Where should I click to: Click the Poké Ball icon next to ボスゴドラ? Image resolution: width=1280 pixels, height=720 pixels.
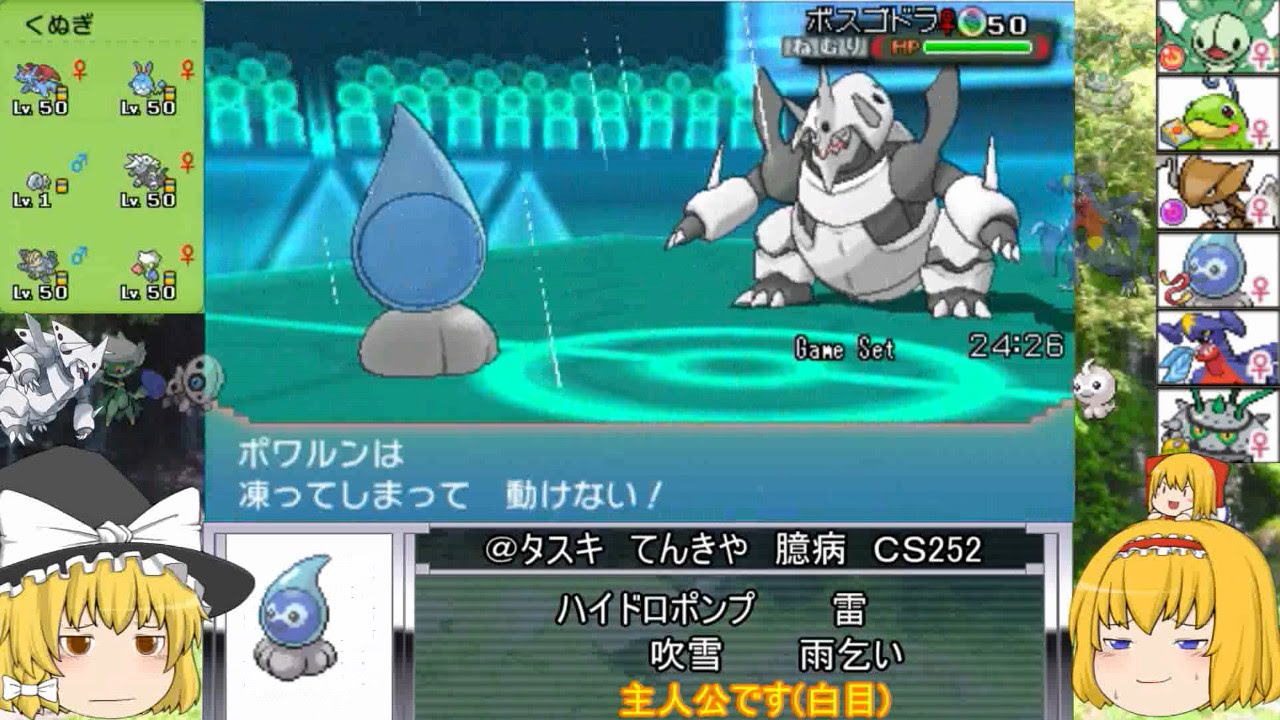tap(971, 23)
